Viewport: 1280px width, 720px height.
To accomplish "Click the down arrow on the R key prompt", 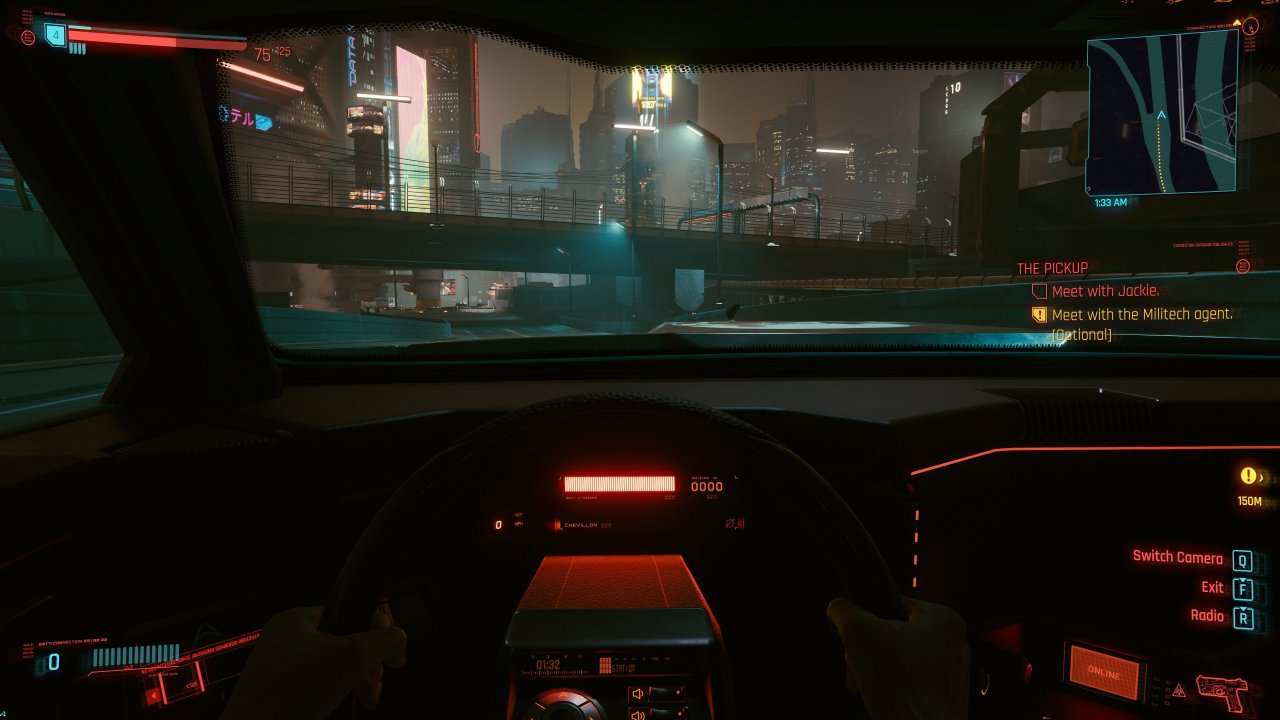I will [x=1243, y=609].
